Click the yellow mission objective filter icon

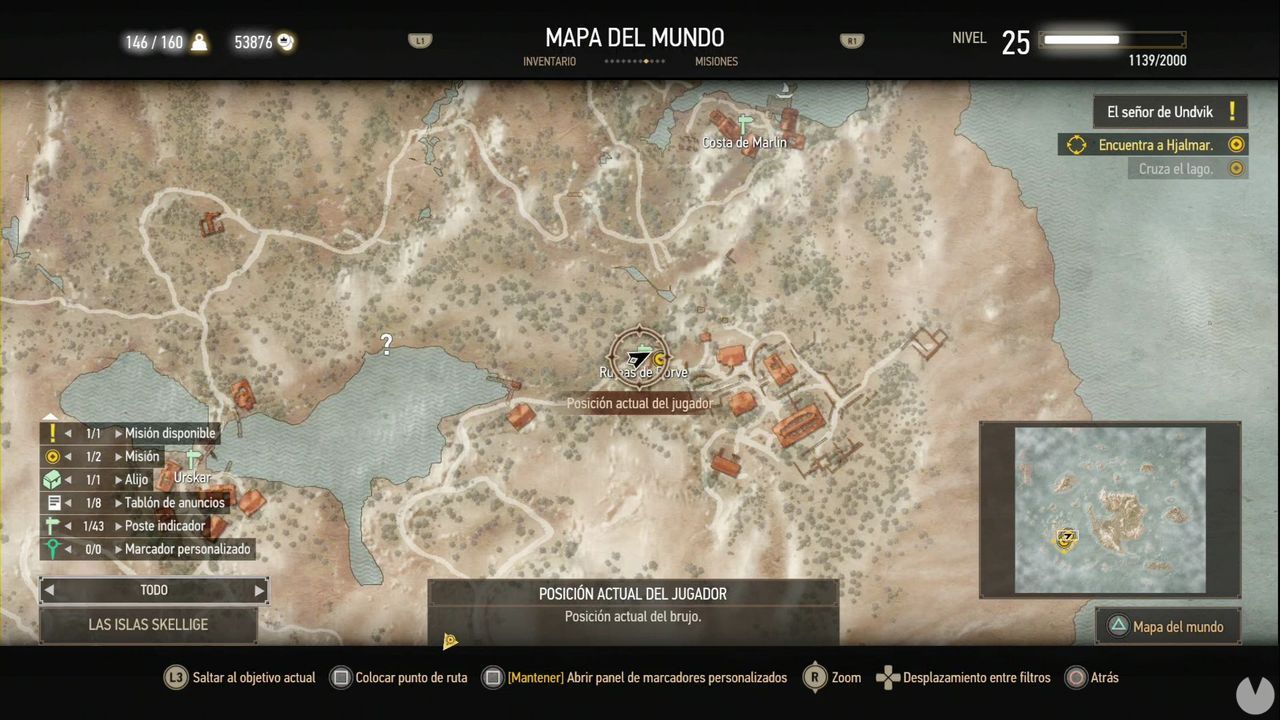[x=51, y=456]
